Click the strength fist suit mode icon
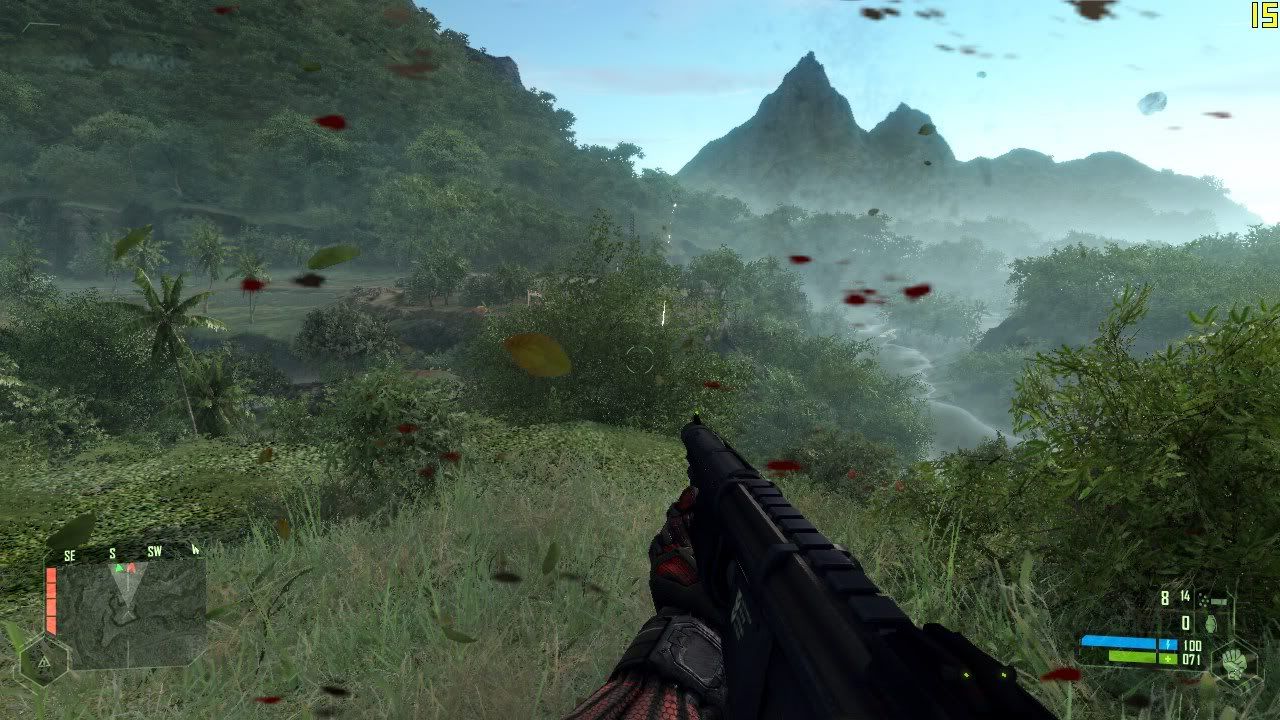Screen dimensions: 1280x720 (x=1233, y=662)
